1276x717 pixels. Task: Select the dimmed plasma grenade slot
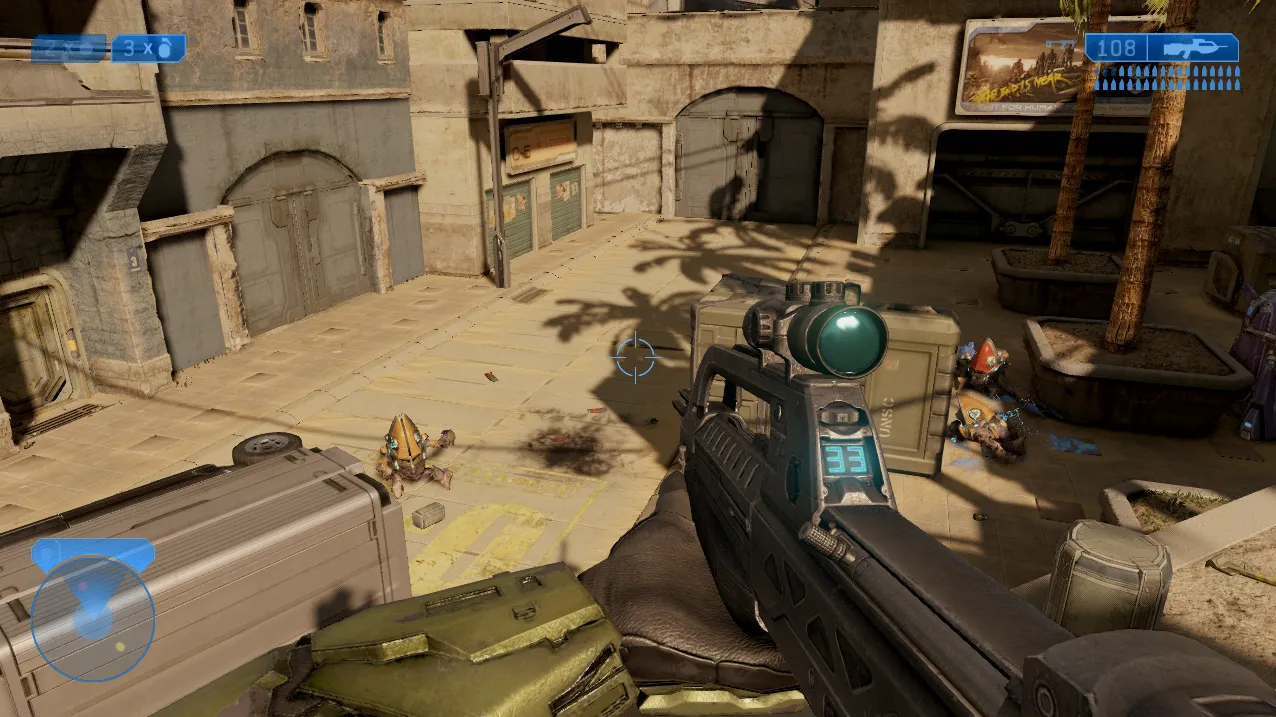(68, 48)
